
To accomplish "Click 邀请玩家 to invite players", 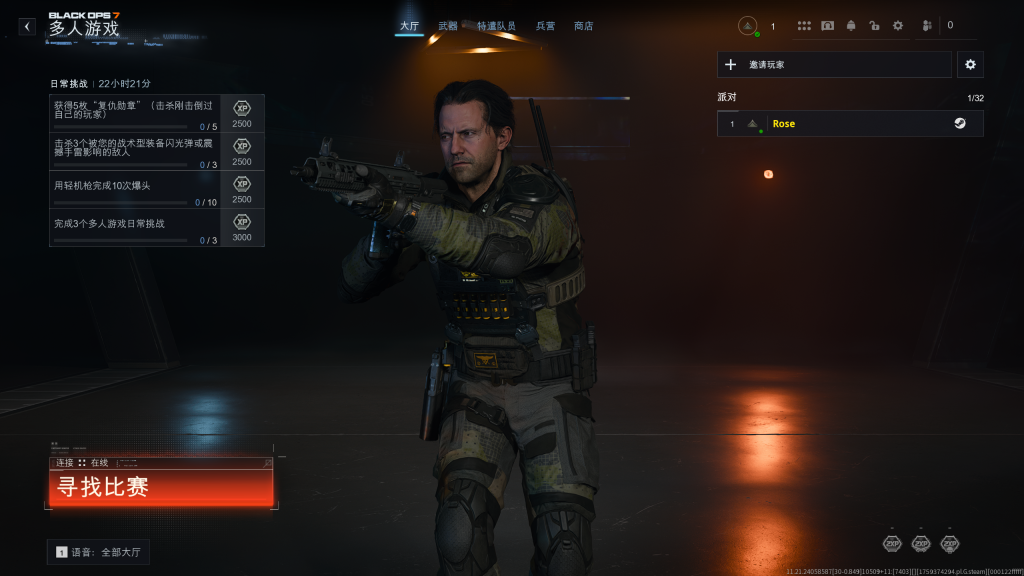I will [x=834, y=65].
